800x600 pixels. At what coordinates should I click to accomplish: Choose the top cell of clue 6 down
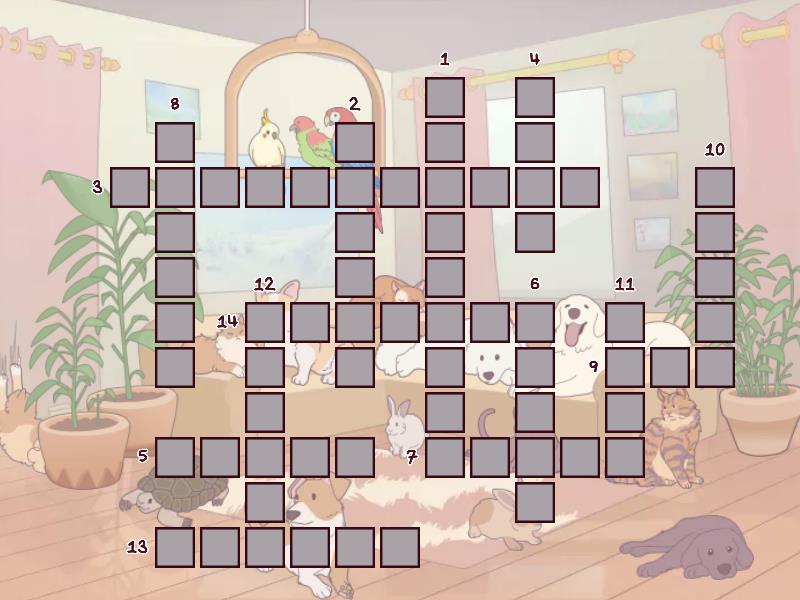pos(535,322)
